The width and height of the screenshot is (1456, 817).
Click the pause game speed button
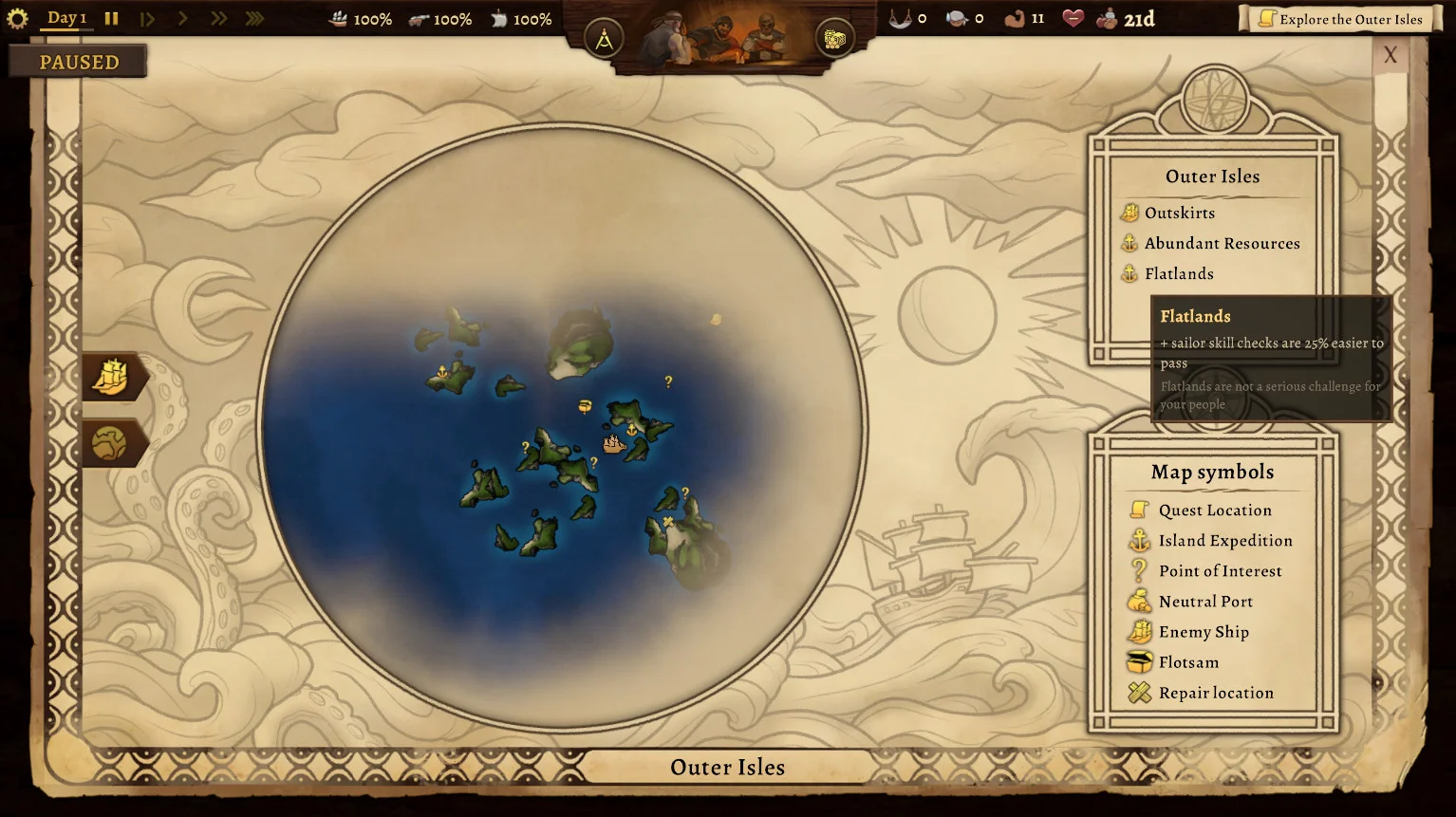tap(111, 18)
